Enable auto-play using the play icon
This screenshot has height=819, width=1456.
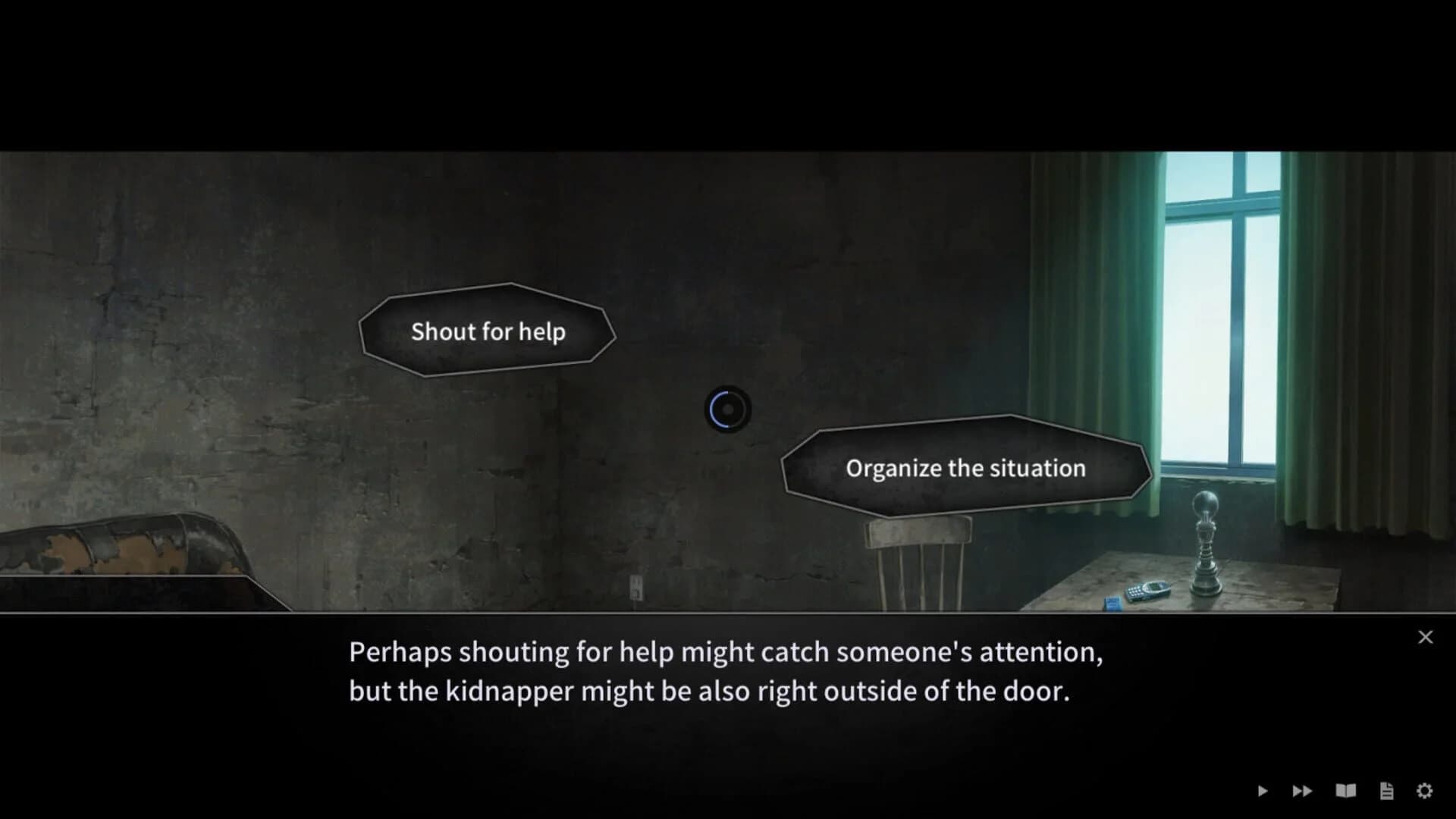coord(1263,790)
